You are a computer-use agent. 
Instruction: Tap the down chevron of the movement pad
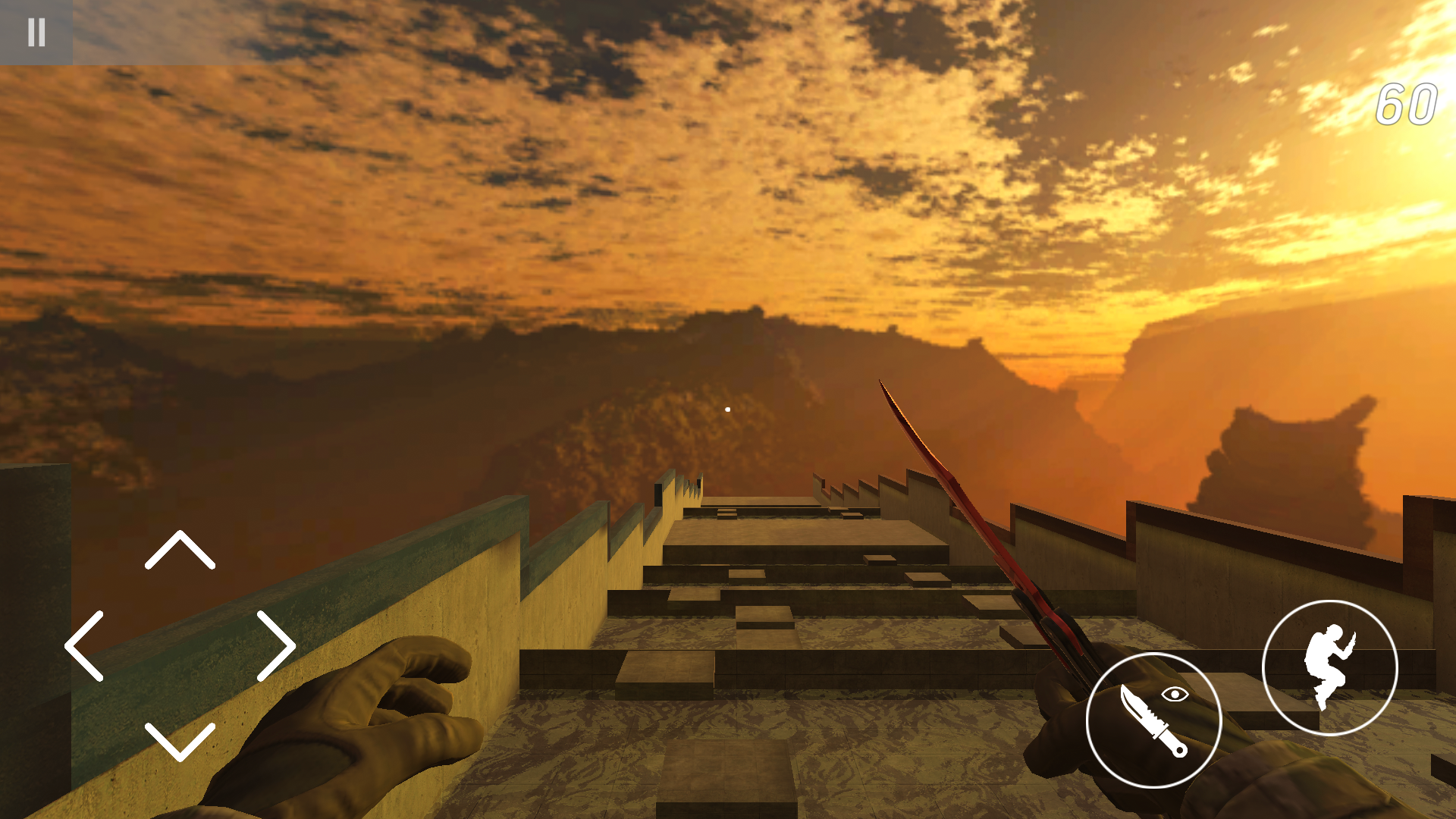[x=180, y=743]
